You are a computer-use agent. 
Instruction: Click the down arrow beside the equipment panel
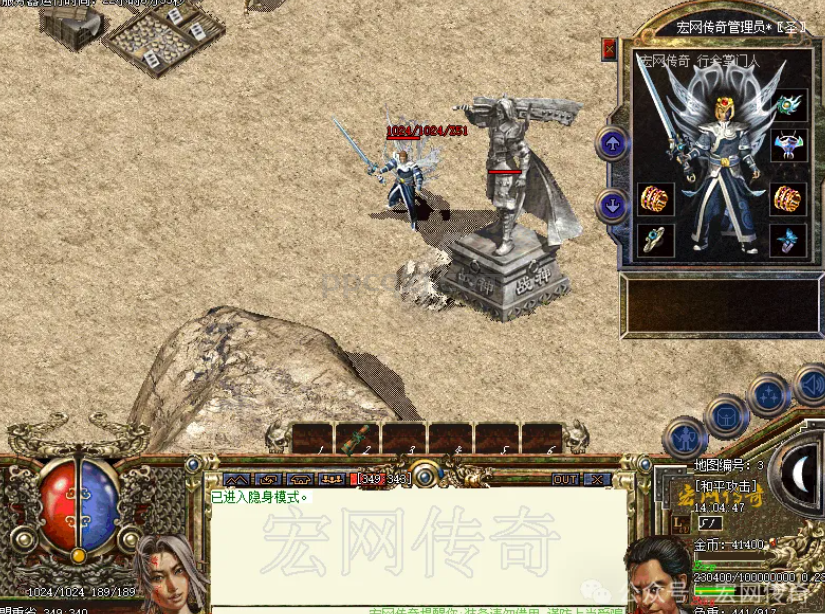(x=612, y=206)
